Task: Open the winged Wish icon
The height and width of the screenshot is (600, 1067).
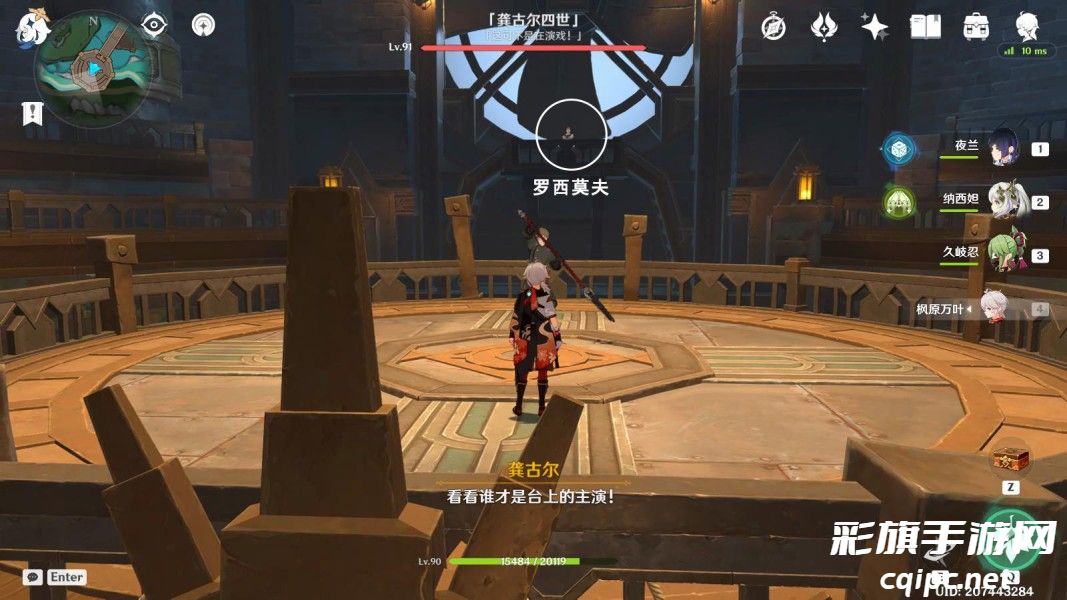Action: click(x=823, y=27)
